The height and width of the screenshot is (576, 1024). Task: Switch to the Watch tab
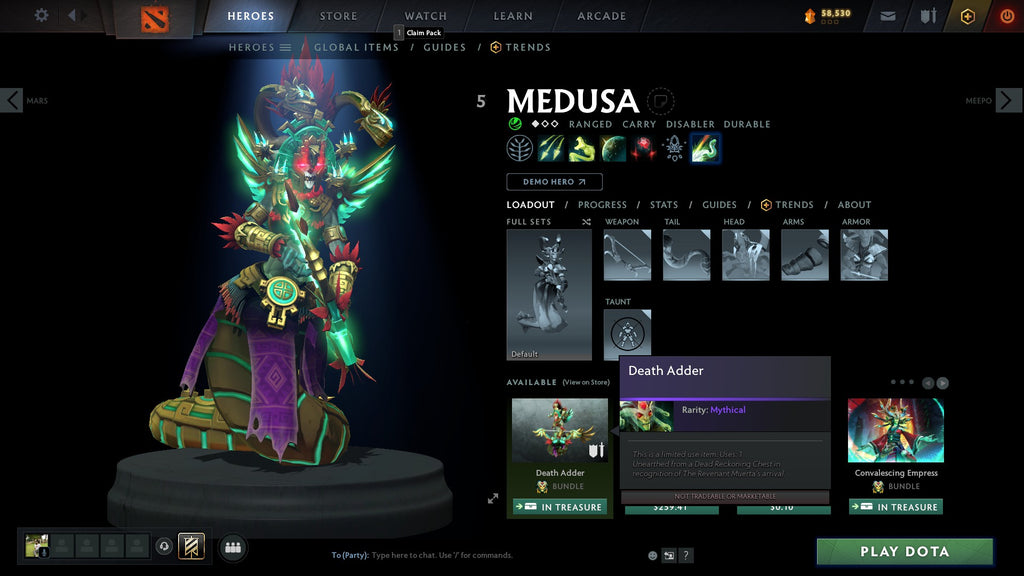click(x=425, y=16)
